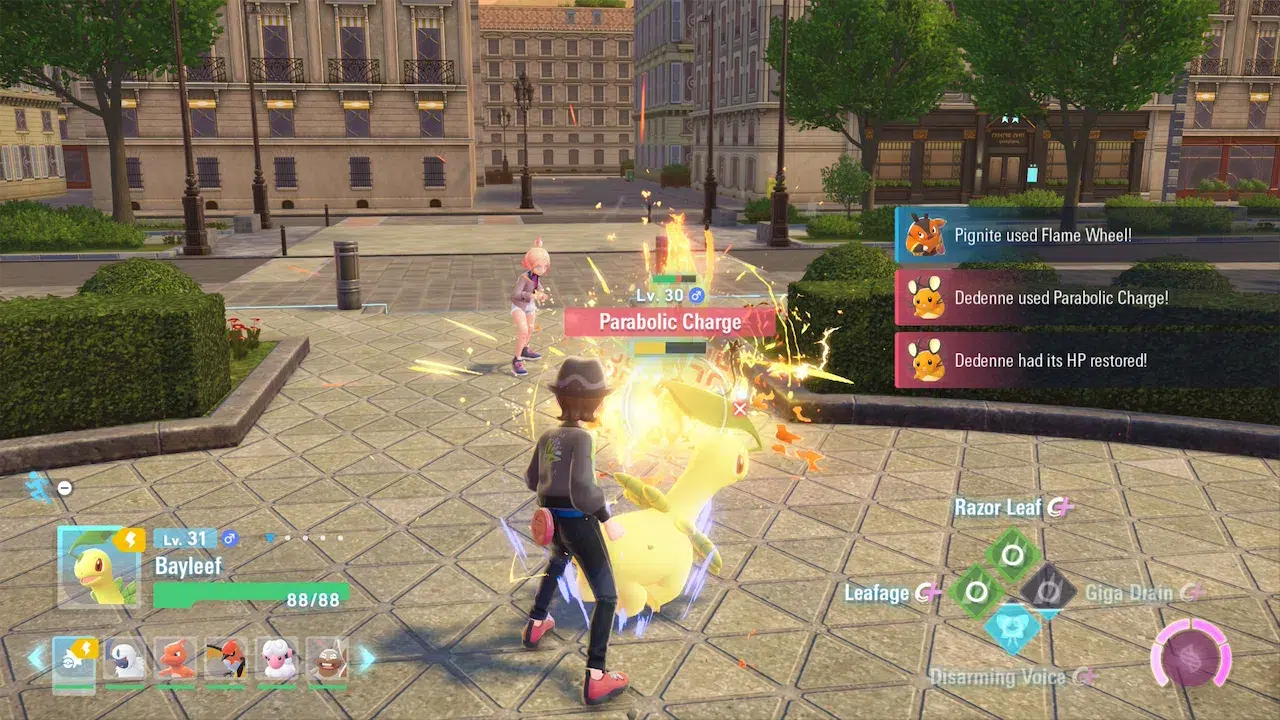The height and width of the screenshot is (720, 1280).
Task: Switch to Absol in the party bar
Action: pos(125,659)
